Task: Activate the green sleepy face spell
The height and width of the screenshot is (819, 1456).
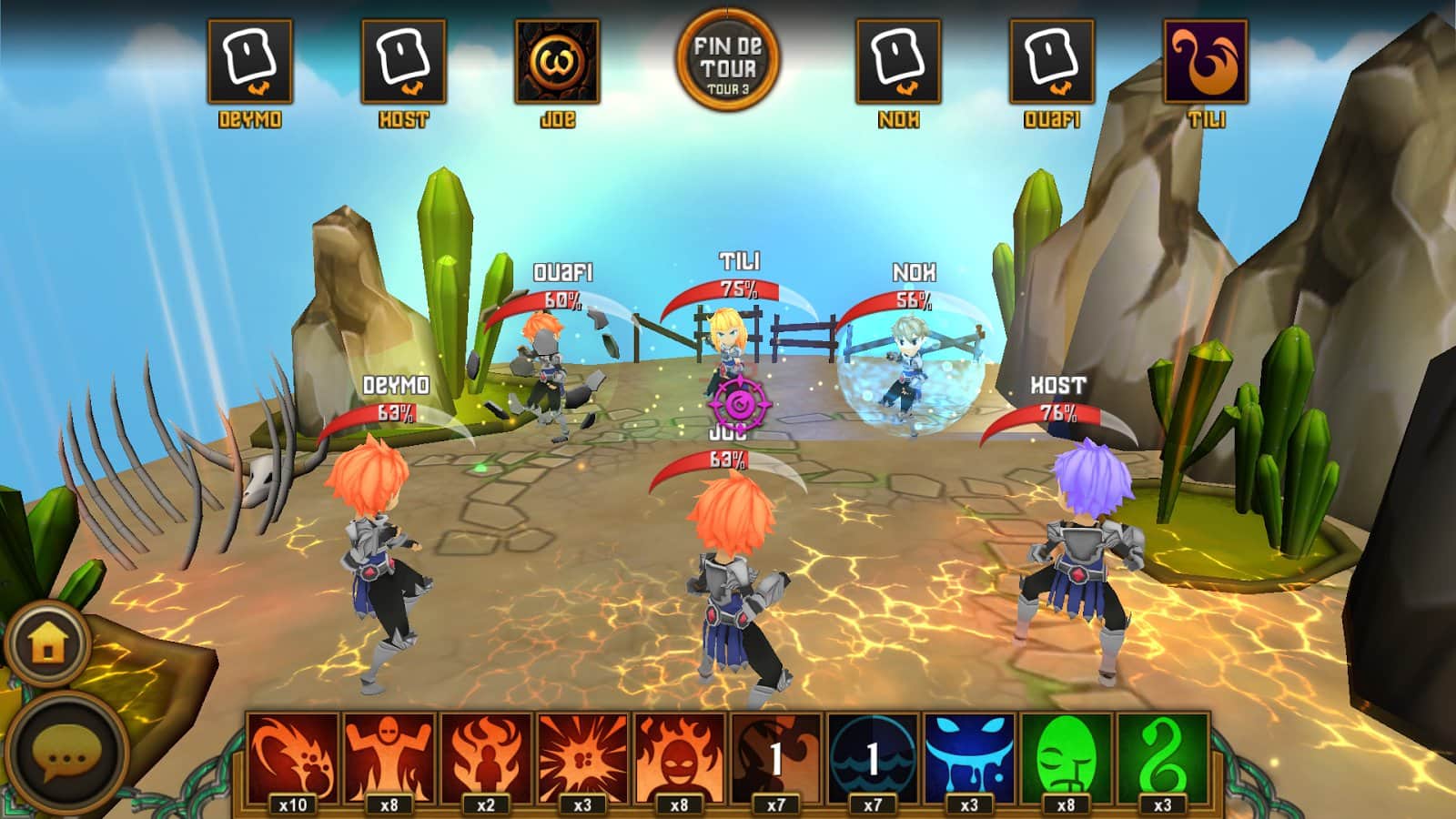Action: pos(1066,757)
